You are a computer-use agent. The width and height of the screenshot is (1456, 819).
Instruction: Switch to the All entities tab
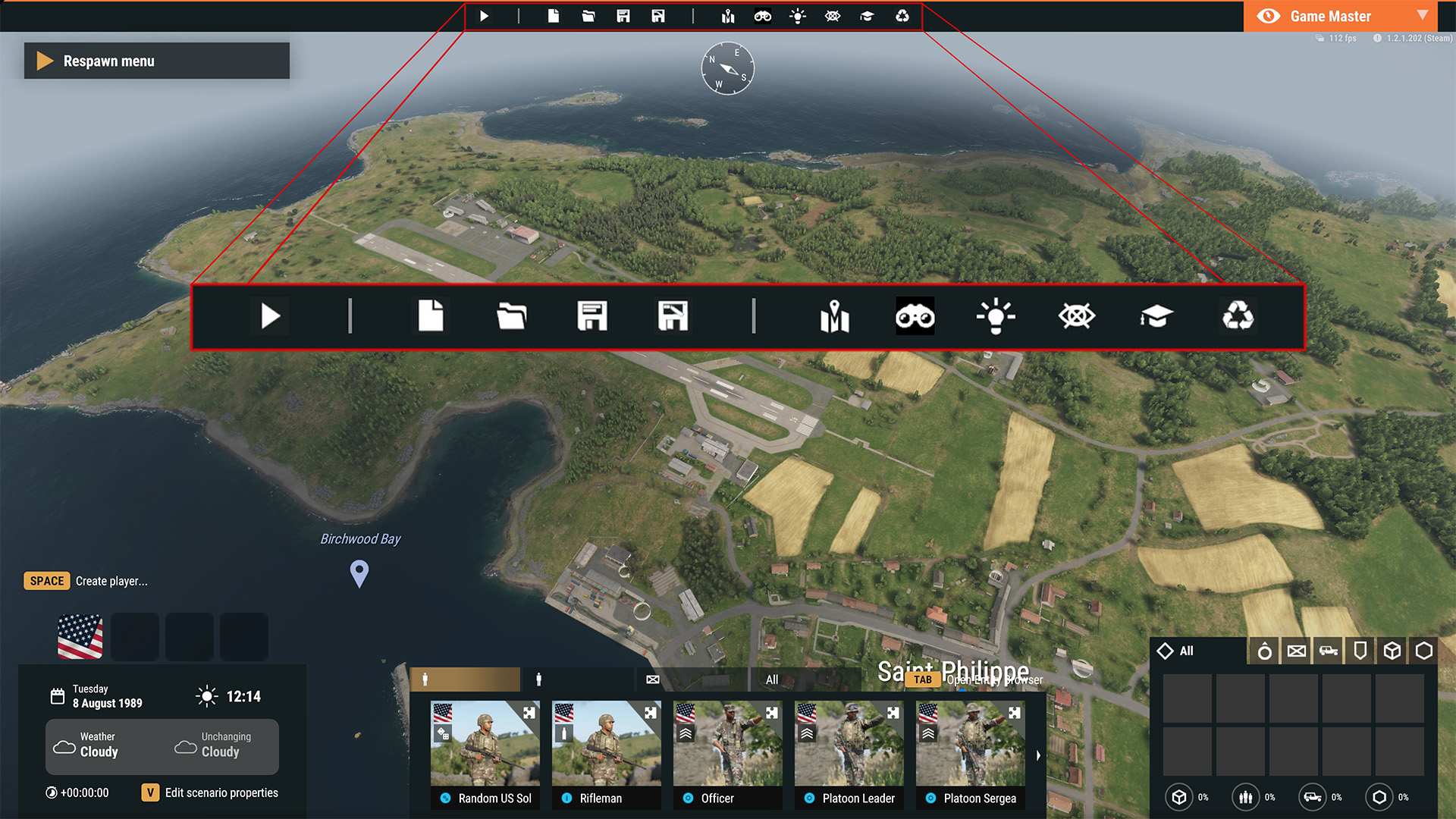[772, 679]
